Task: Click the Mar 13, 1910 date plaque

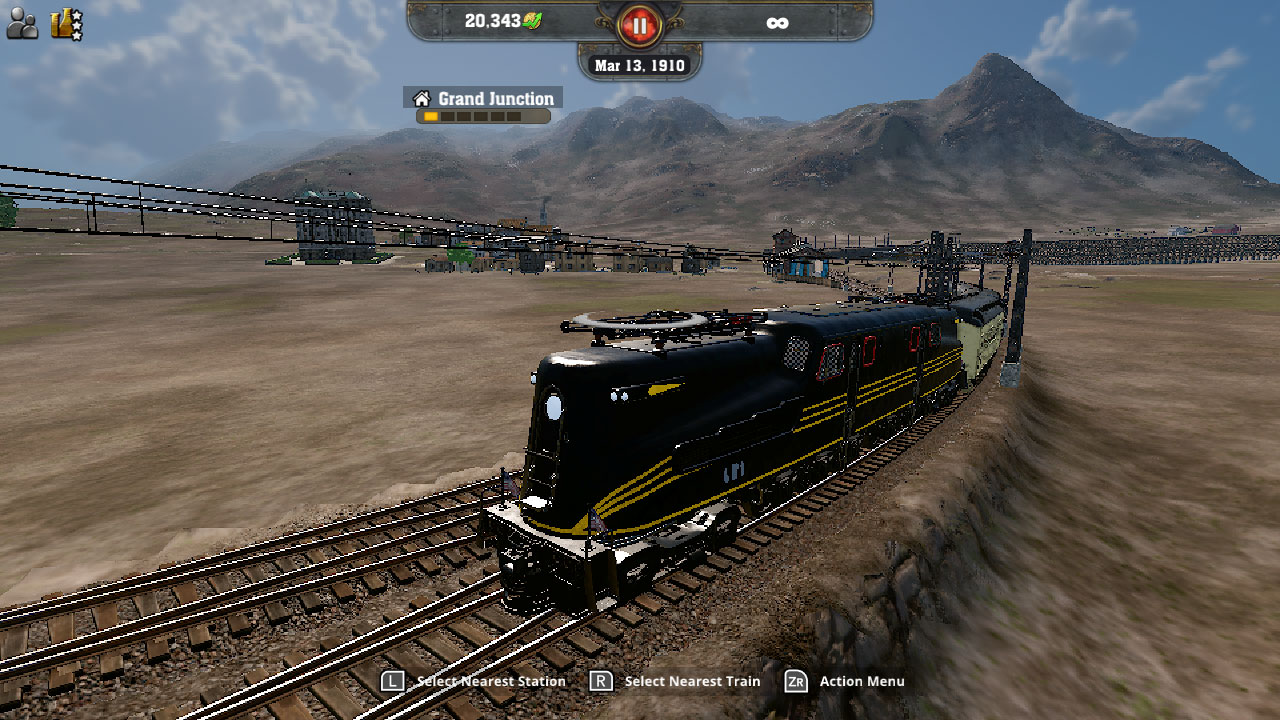Action: [640, 65]
